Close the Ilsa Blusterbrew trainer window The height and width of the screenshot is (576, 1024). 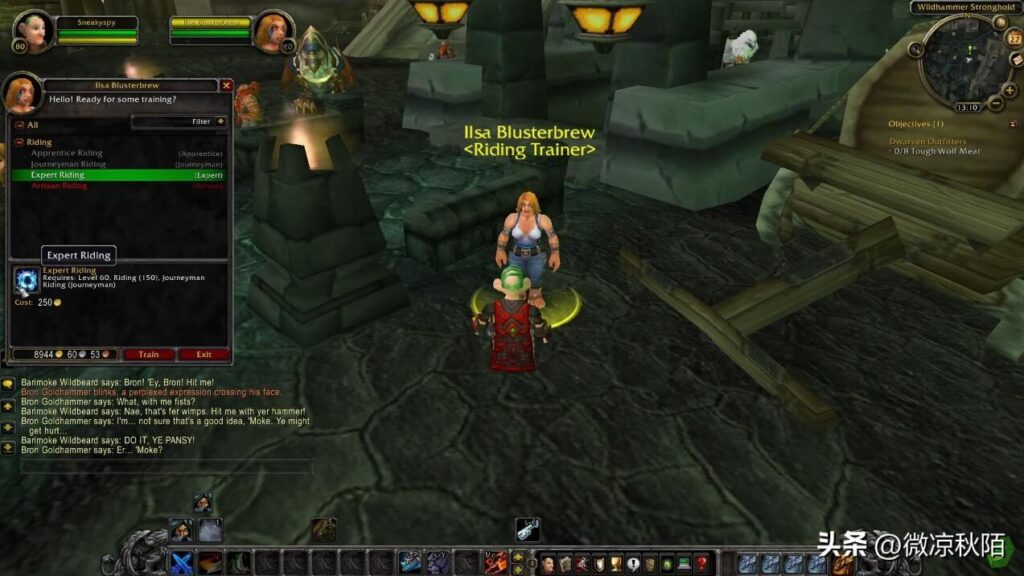[226, 86]
